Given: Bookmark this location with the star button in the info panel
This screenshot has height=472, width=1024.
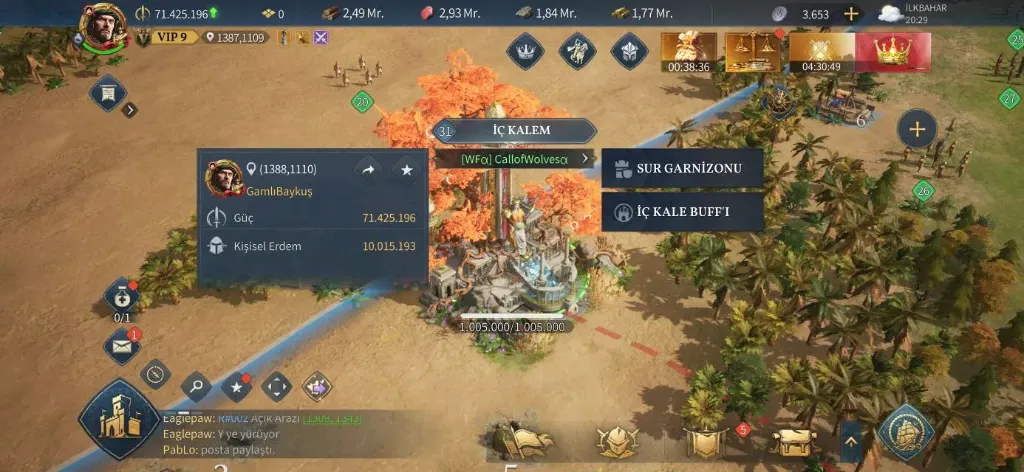Looking at the screenshot, I should pos(406,170).
